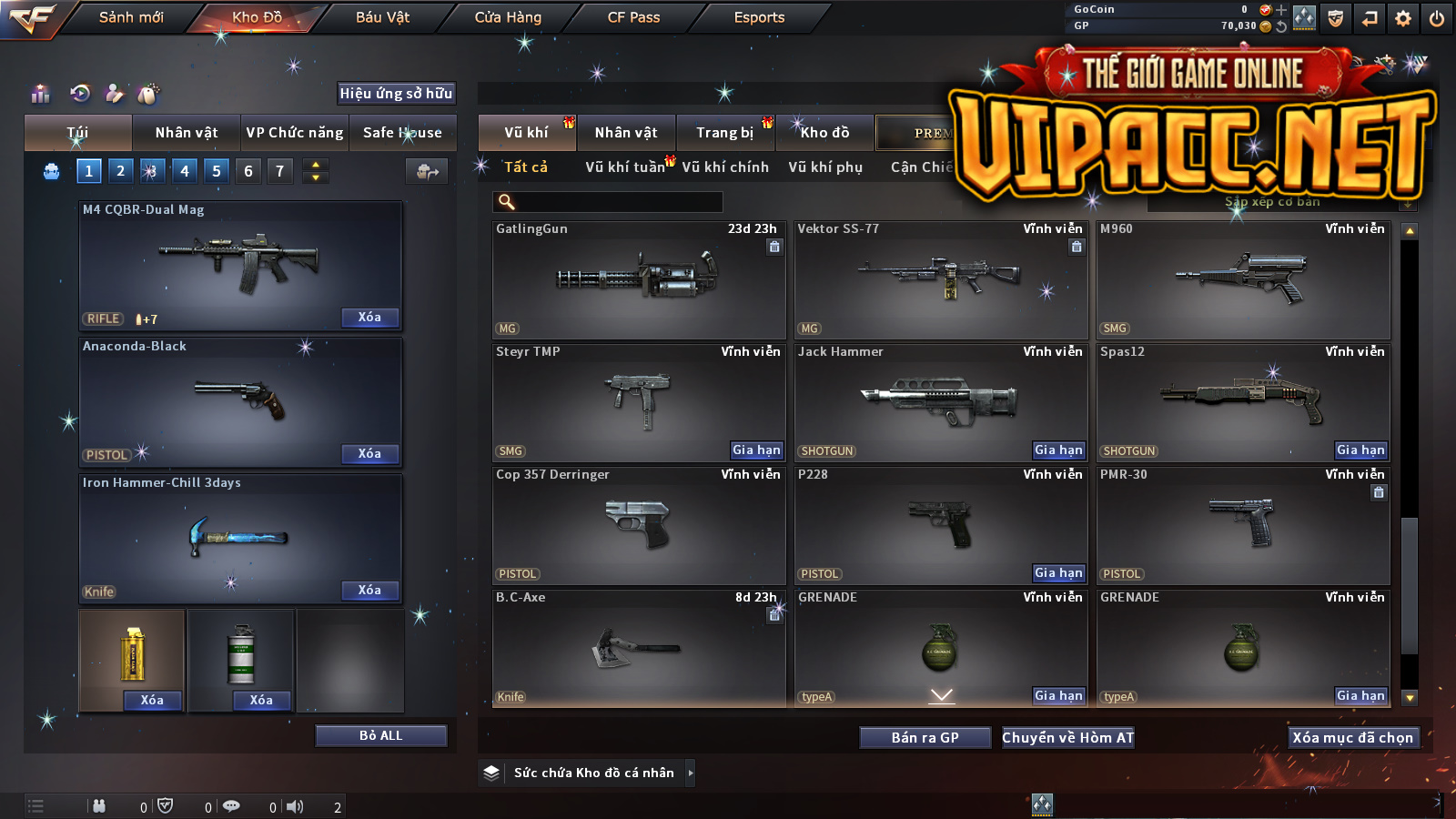Click the Bán ra GP button
This screenshot has width=1456, height=819.
point(925,738)
